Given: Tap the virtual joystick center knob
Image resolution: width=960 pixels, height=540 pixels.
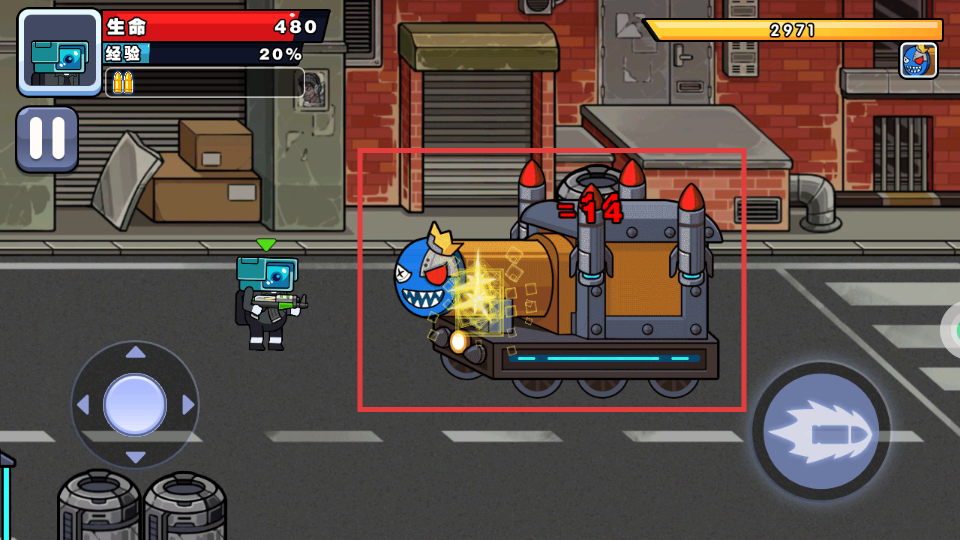Looking at the screenshot, I should click(135, 404).
